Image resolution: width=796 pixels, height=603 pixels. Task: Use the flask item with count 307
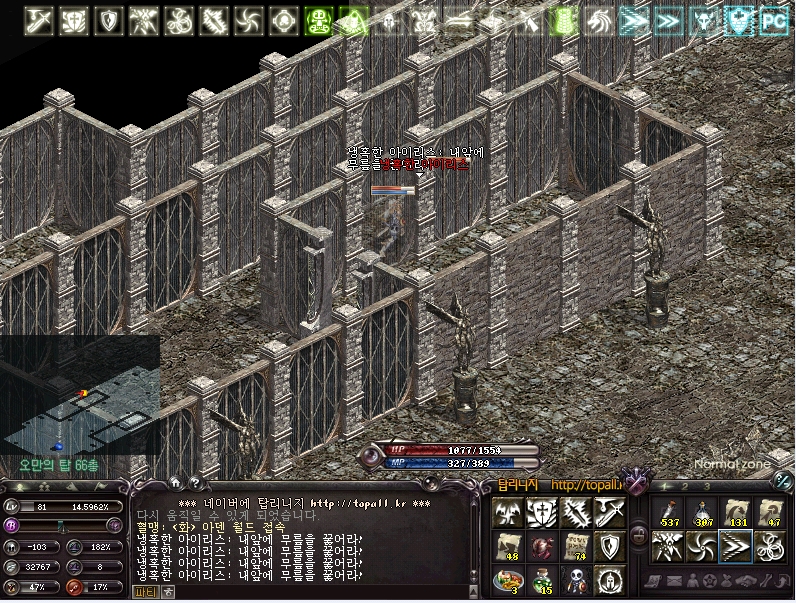pyautogui.click(x=701, y=512)
